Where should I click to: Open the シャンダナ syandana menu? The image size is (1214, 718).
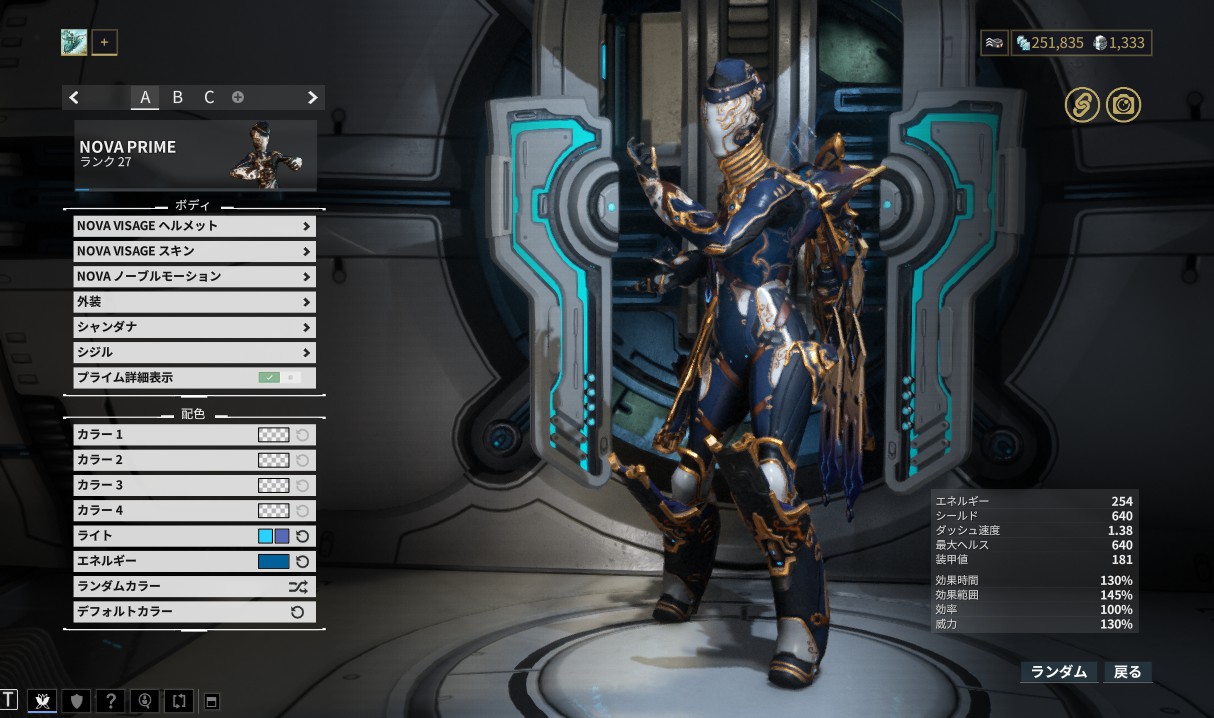194,327
